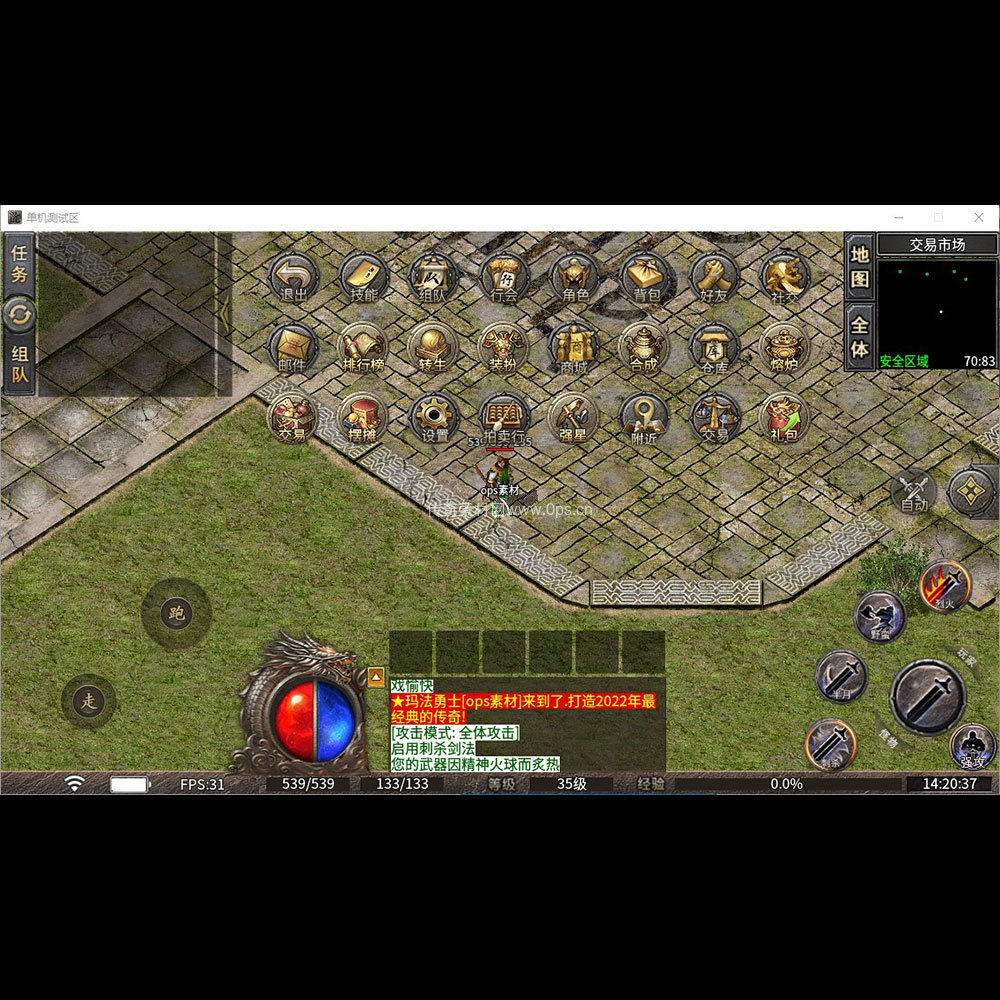Open the 仓库 warehouse icon
1000x1000 pixels.
715,346
